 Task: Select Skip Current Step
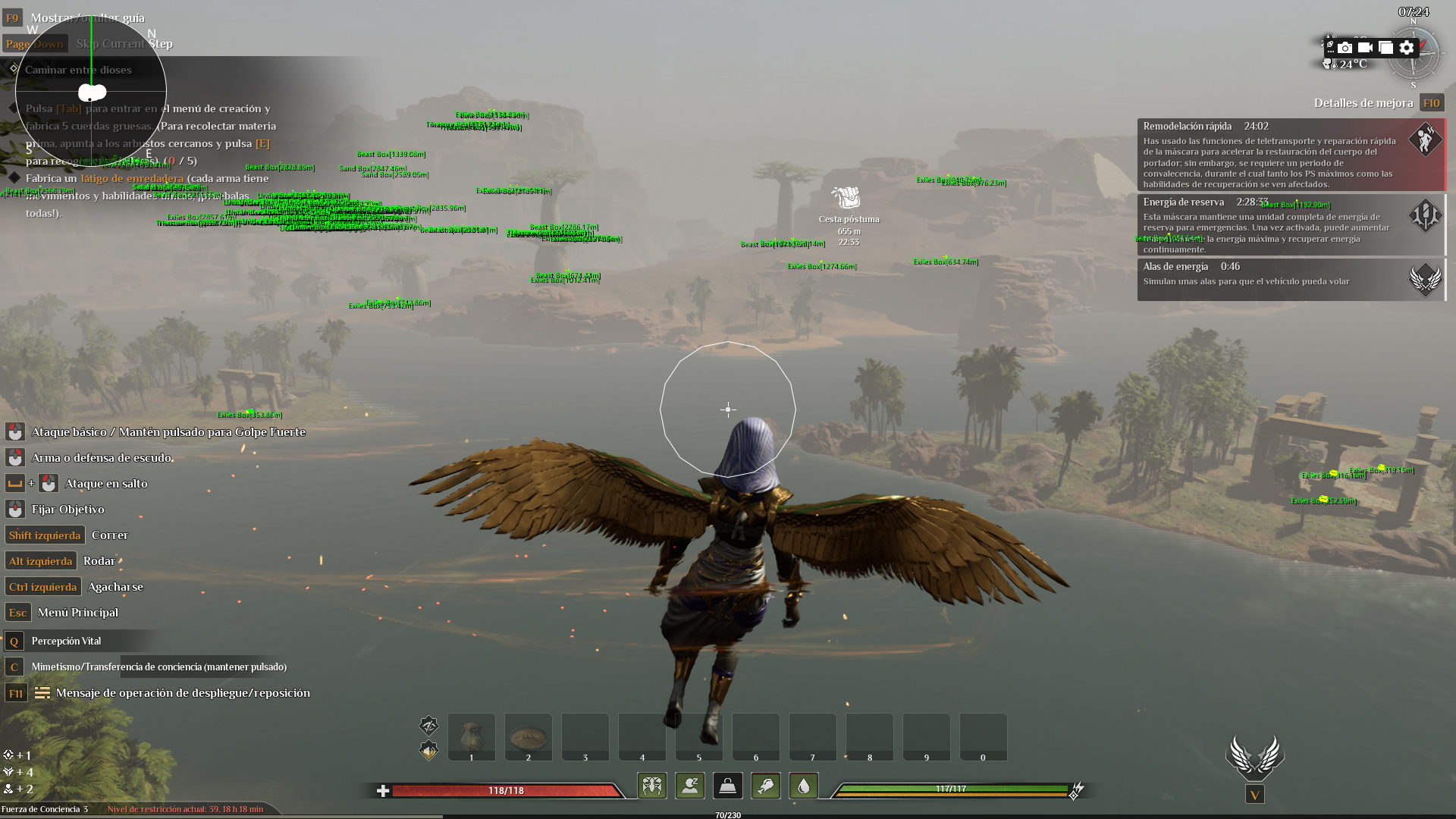(124, 43)
